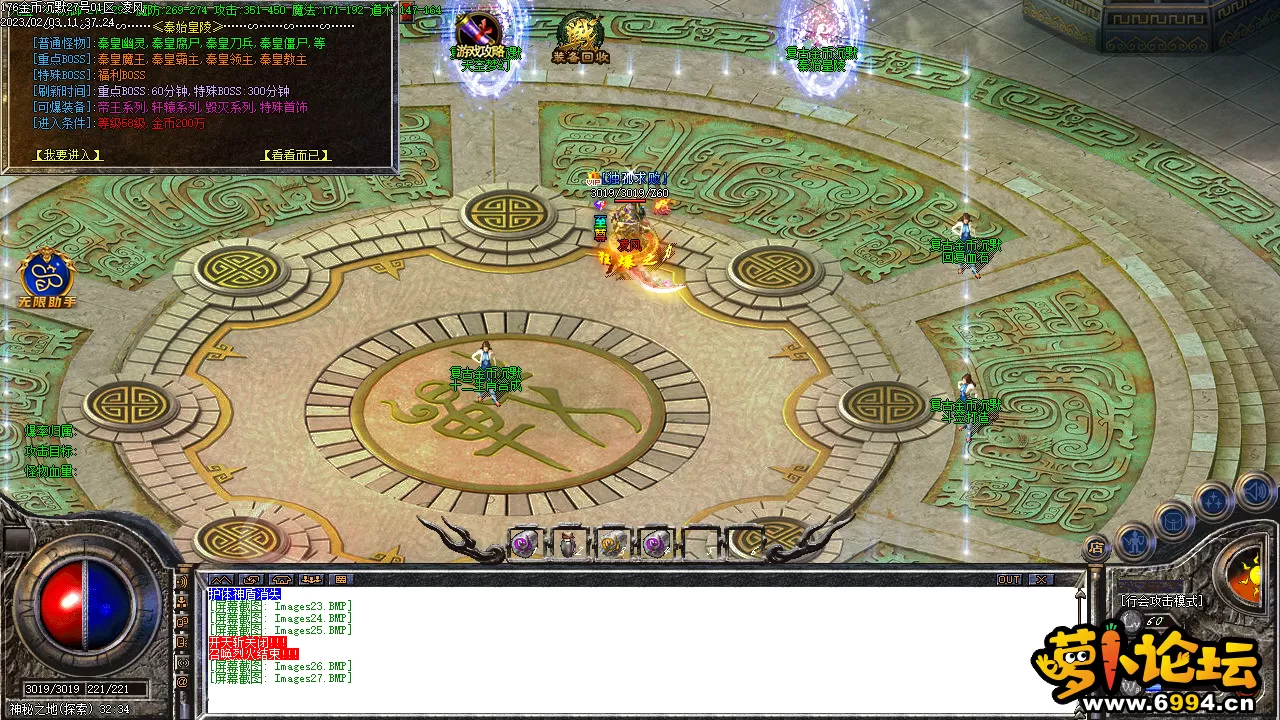Open the character equipment round button
This screenshot has height=720, width=1280.
point(1132,541)
